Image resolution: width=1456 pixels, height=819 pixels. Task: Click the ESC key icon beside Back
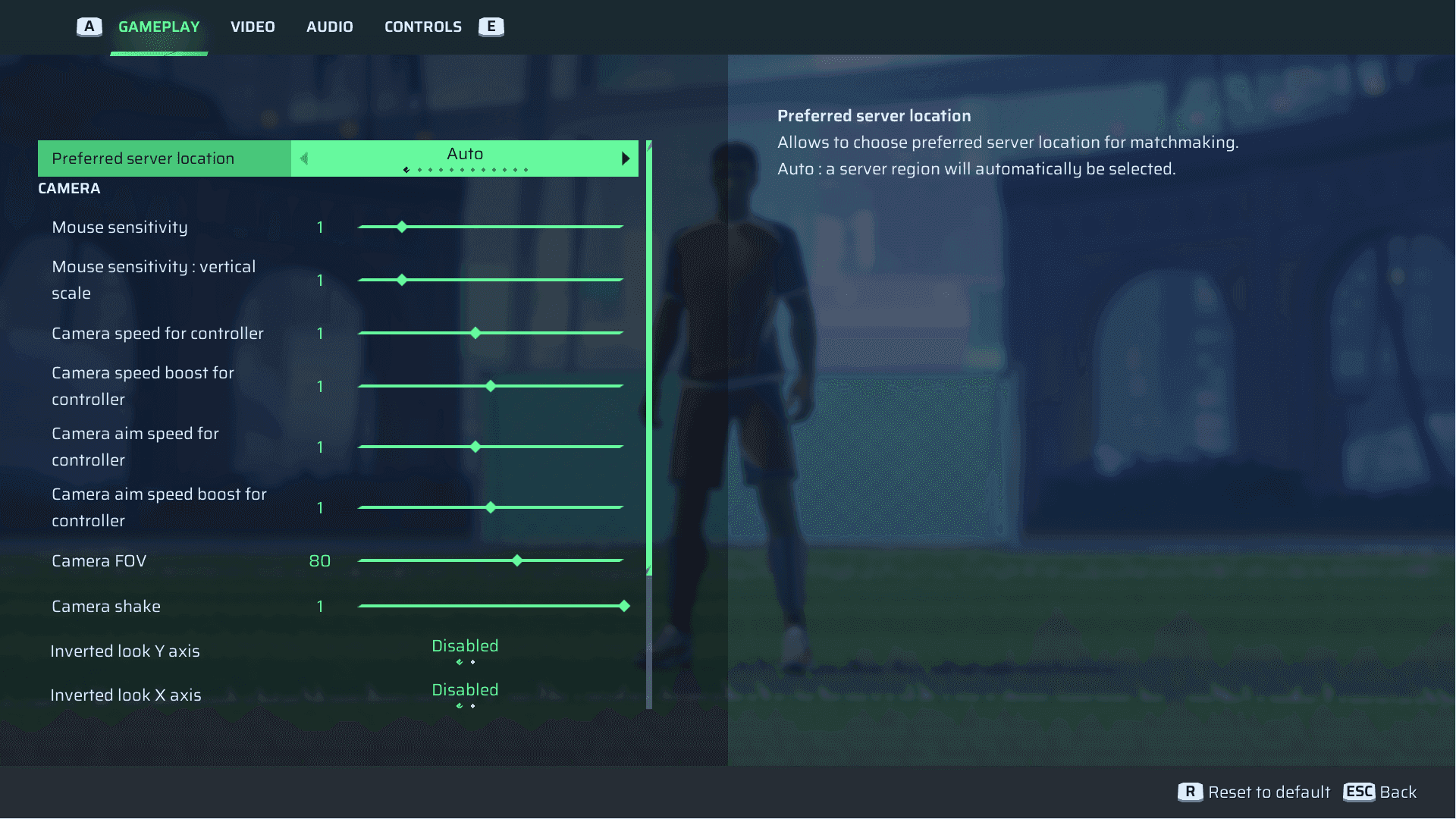1358,792
